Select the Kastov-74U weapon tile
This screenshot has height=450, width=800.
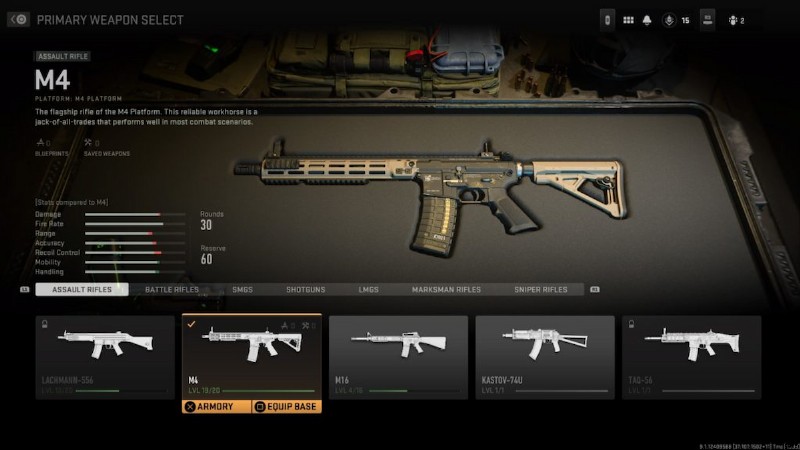tap(545, 356)
